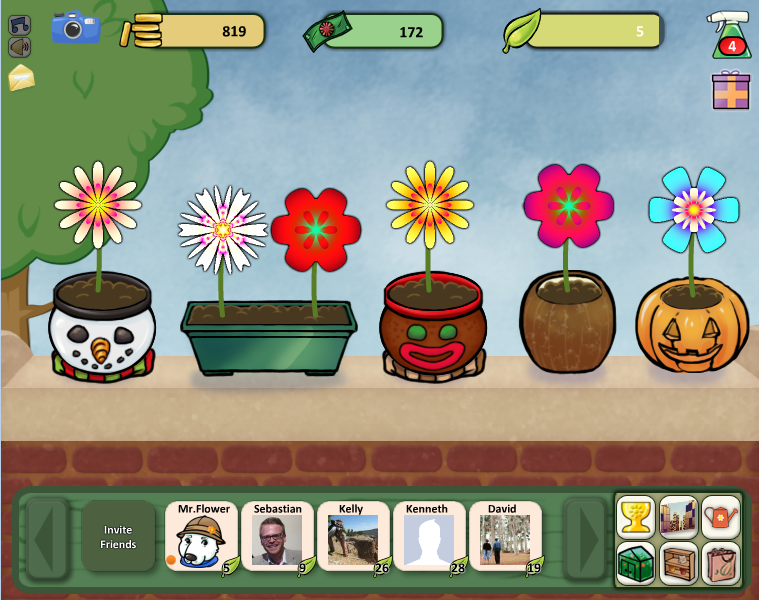Open the purple gift box
The width and height of the screenshot is (759, 600).
(x=730, y=90)
